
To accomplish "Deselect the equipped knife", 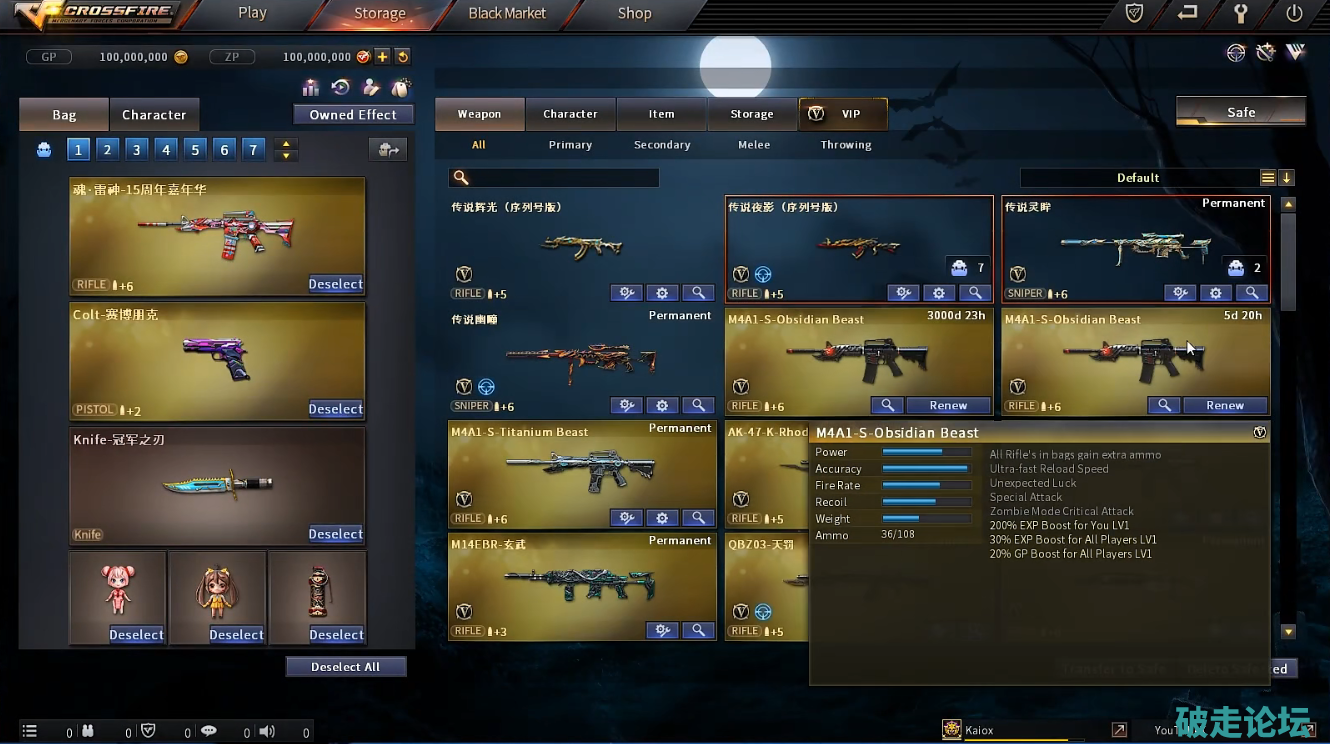I will coord(335,534).
